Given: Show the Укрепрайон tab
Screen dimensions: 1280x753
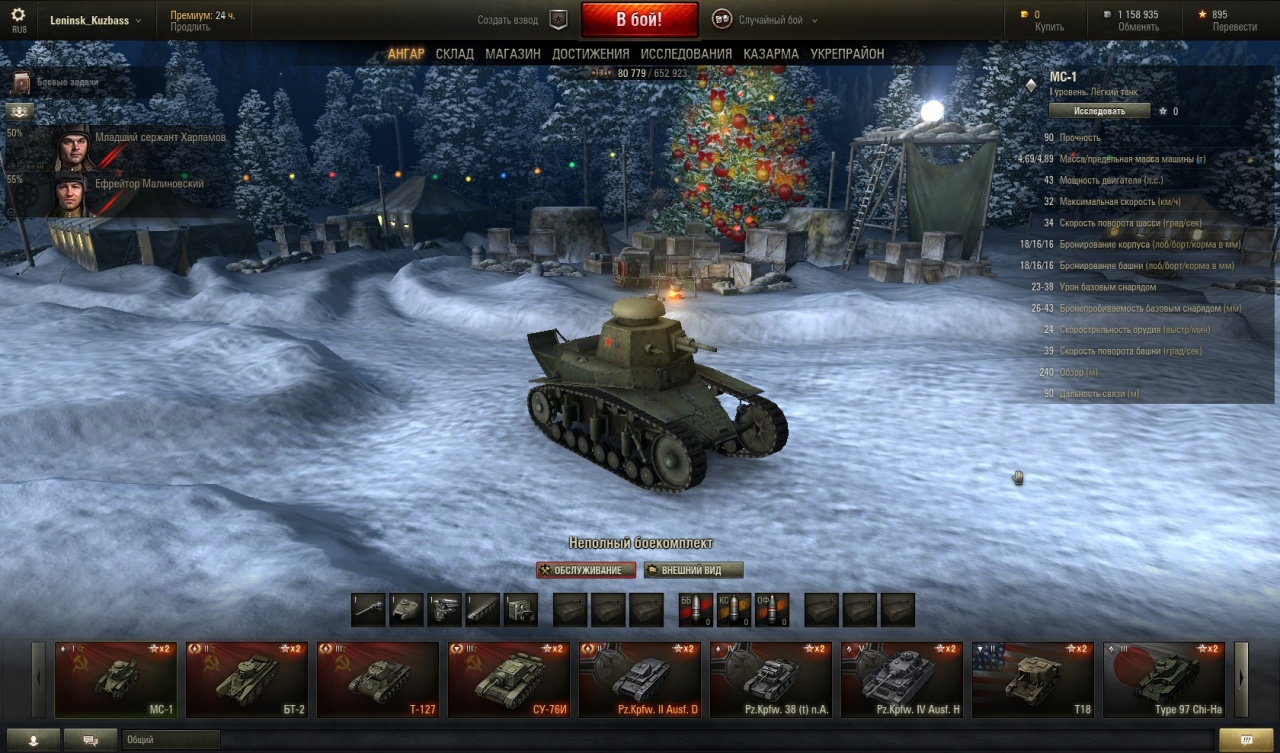Looking at the screenshot, I should click(x=847, y=54).
